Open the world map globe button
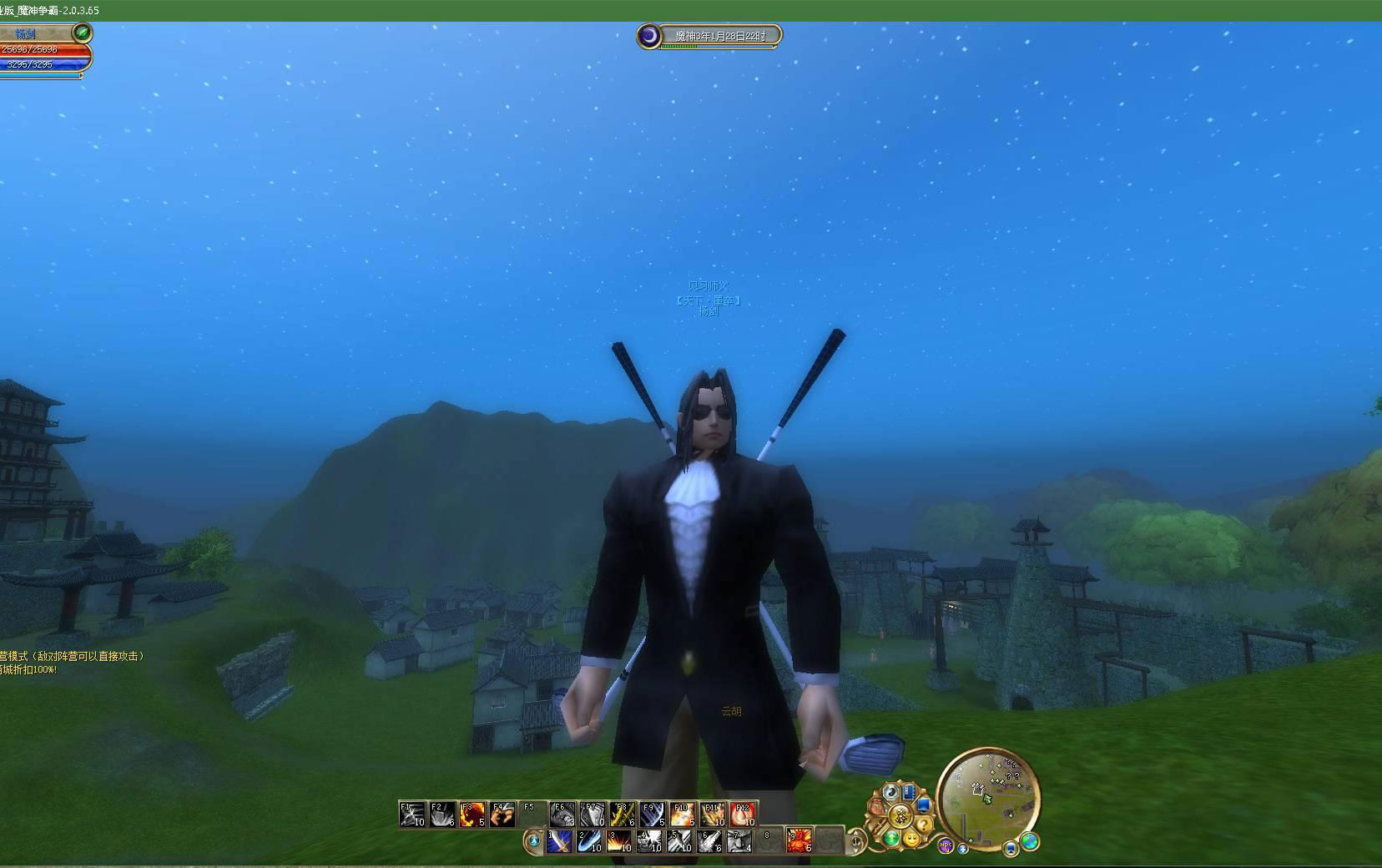 [x=1030, y=841]
